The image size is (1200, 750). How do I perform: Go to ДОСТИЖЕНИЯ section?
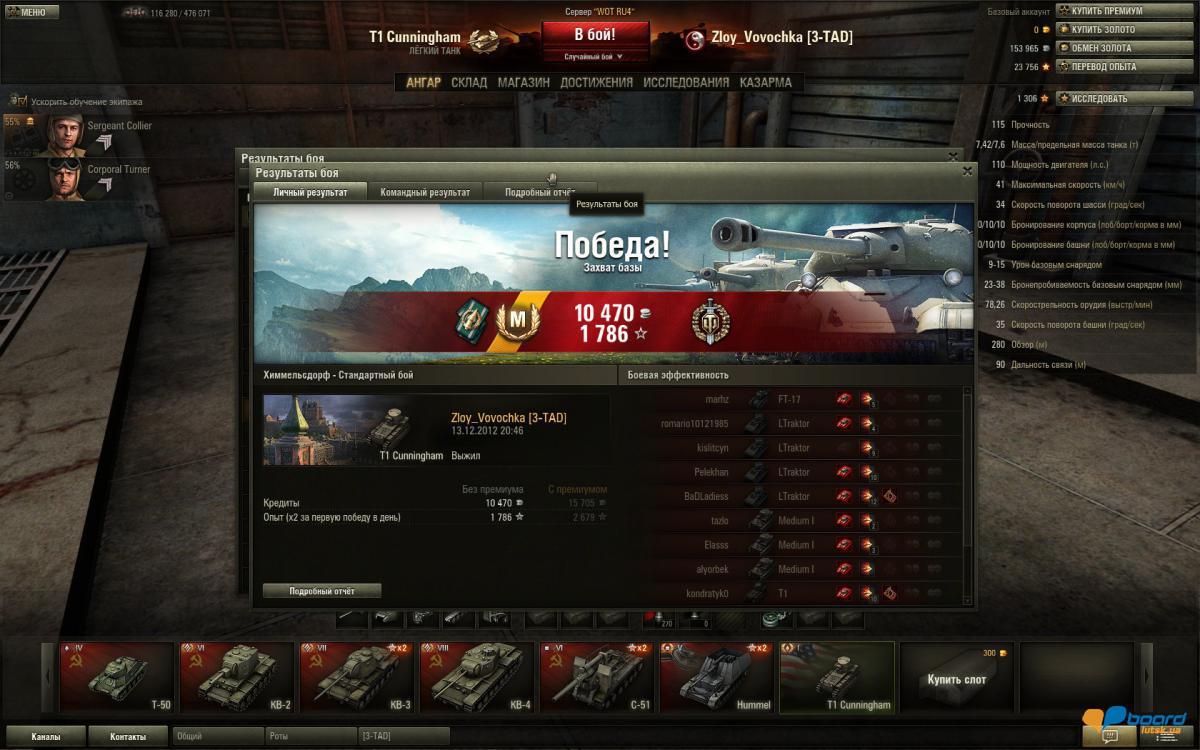click(596, 83)
